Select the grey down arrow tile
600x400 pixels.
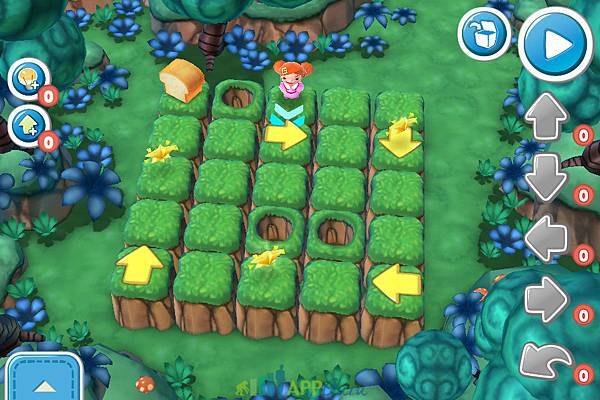pos(546,177)
